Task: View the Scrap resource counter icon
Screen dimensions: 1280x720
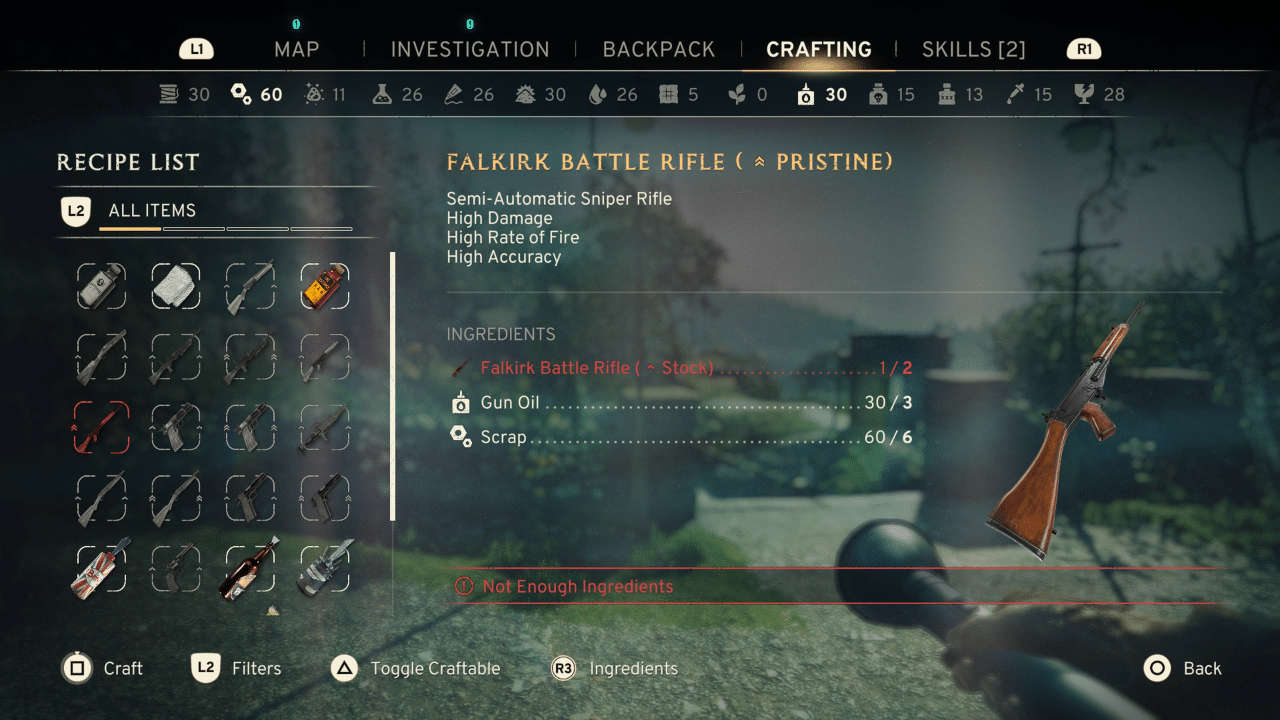Action: point(240,93)
